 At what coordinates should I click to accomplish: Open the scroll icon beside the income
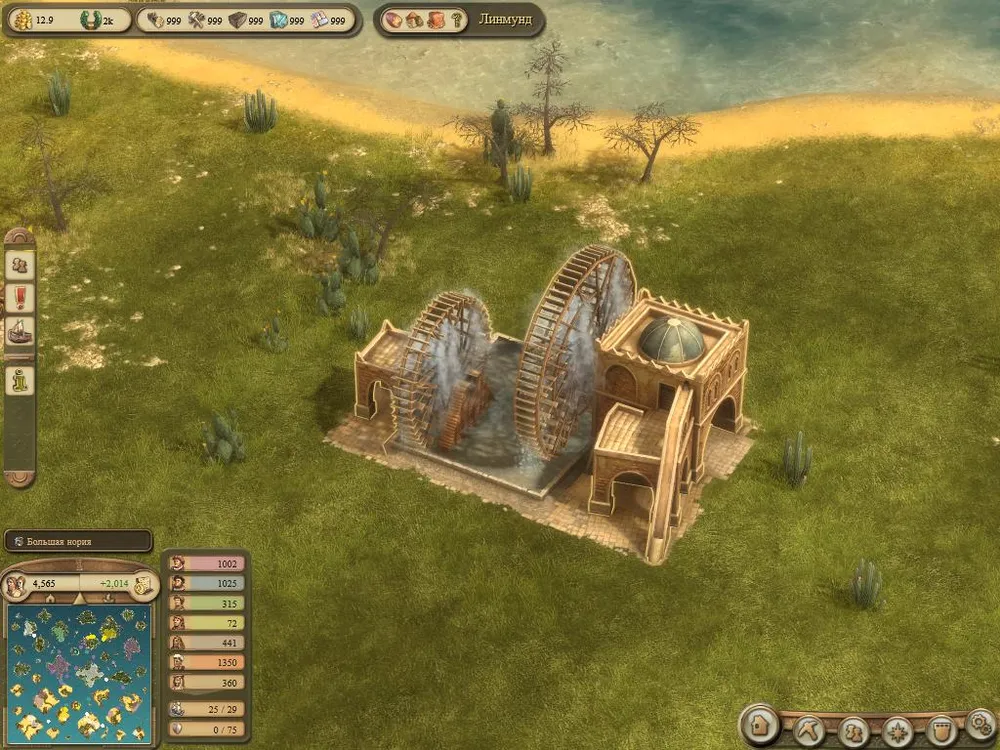click(141, 583)
